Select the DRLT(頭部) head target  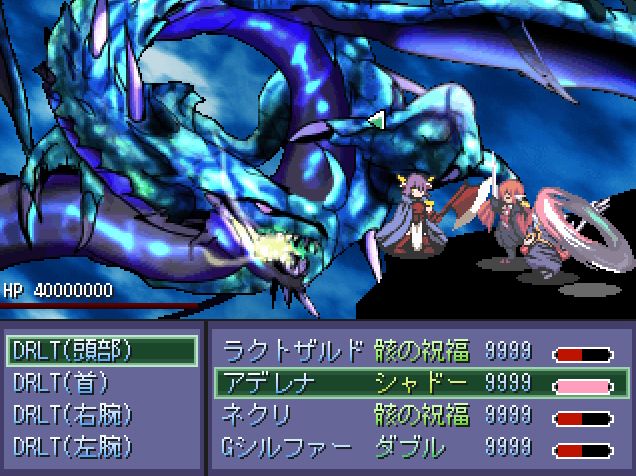pos(100,350)
